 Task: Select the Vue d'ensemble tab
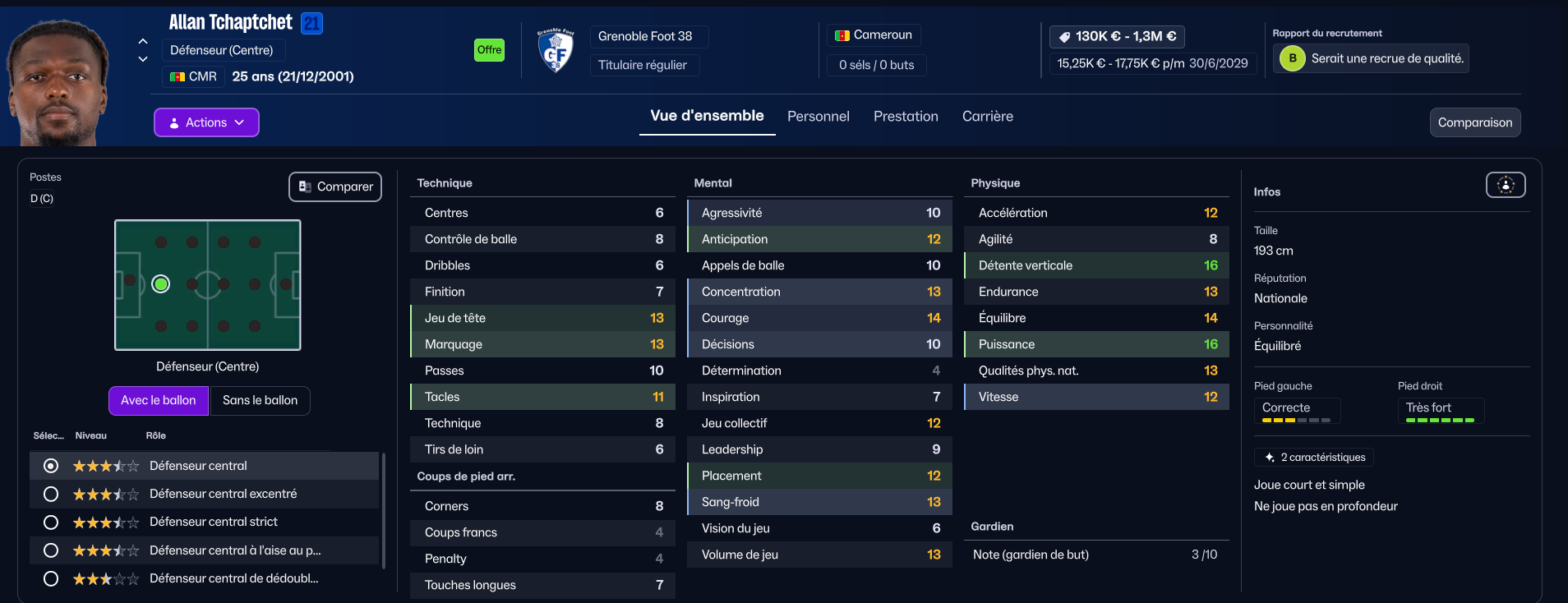pos(707,116)
